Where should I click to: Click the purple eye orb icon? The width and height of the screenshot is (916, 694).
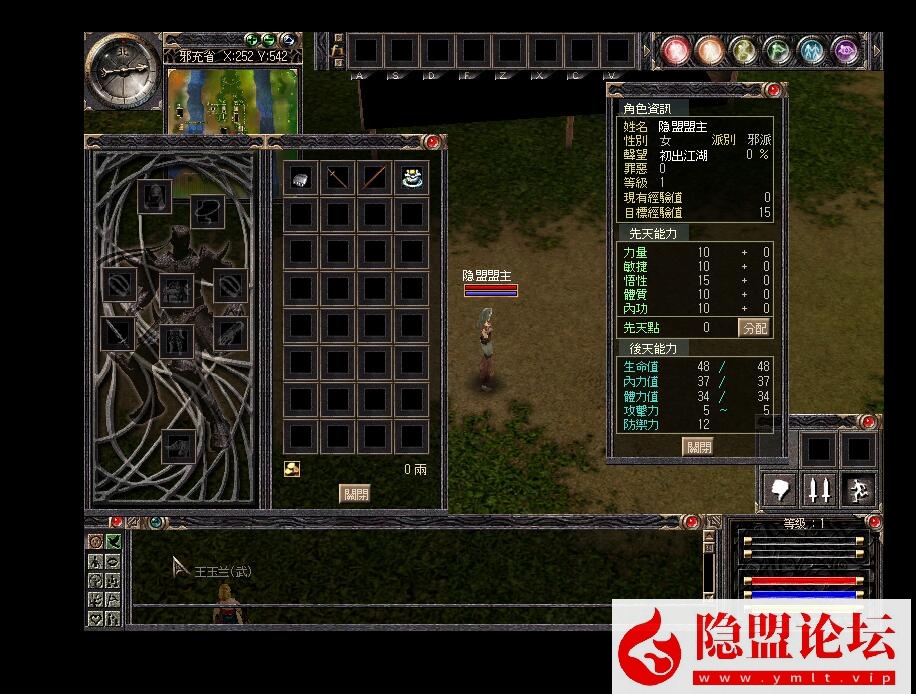pos(846,49)
